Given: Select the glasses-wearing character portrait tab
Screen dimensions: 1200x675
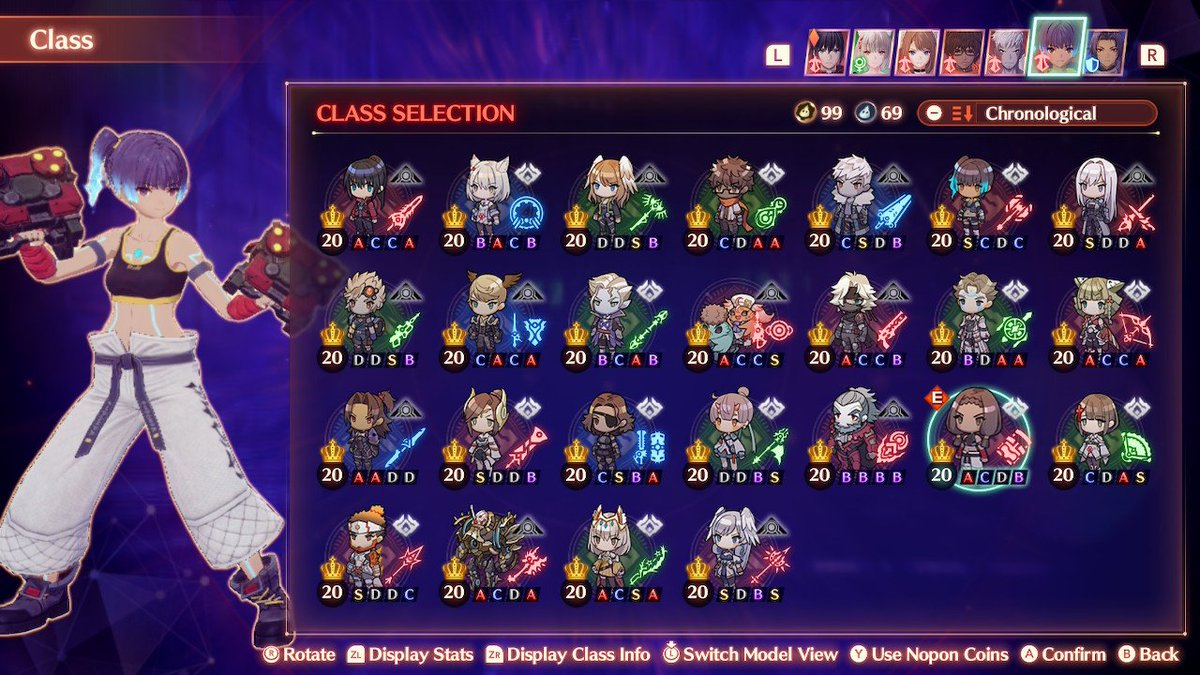Looking at the screenshot, I should [964, 52].
